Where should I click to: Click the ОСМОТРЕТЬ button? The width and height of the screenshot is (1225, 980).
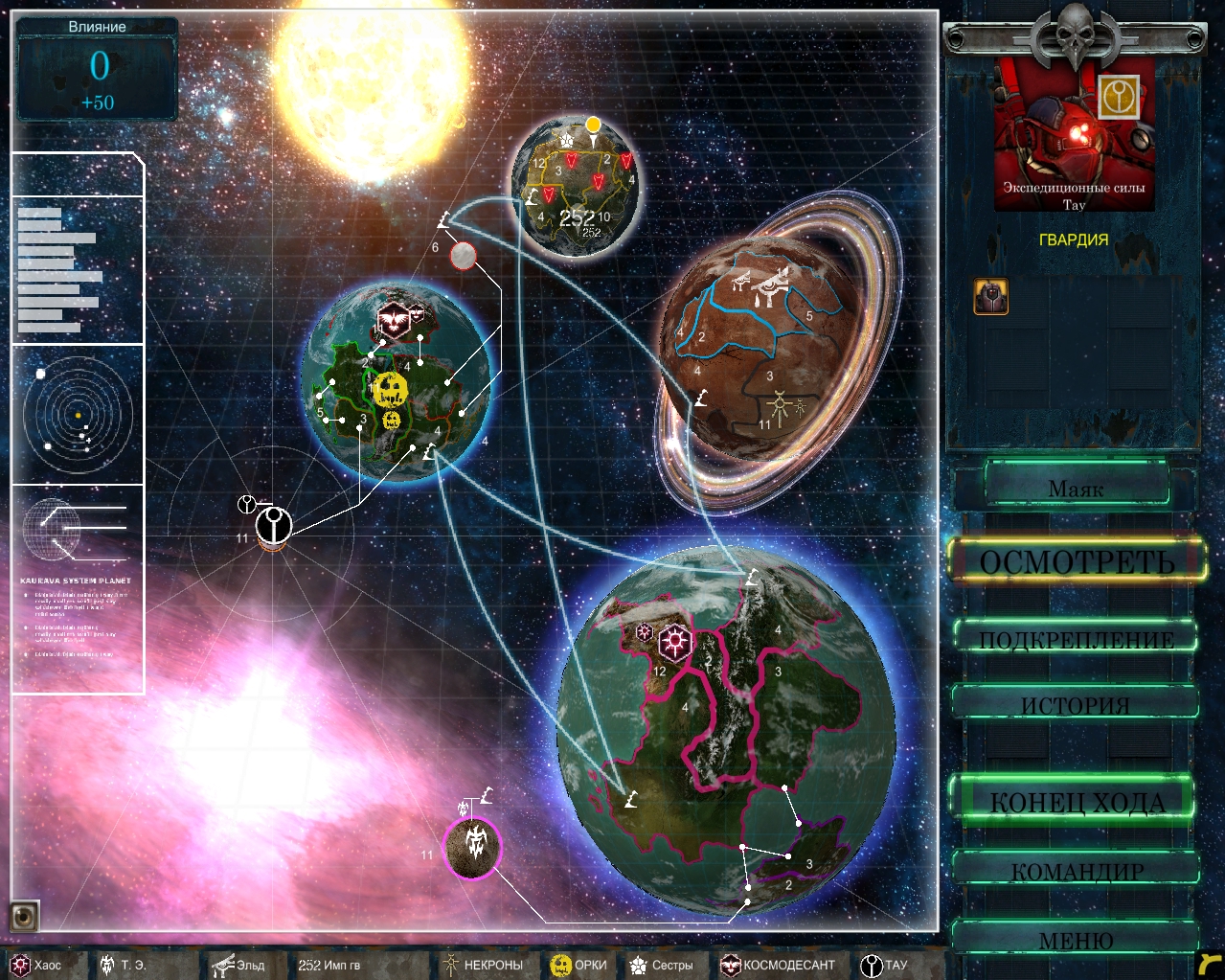1077,561
